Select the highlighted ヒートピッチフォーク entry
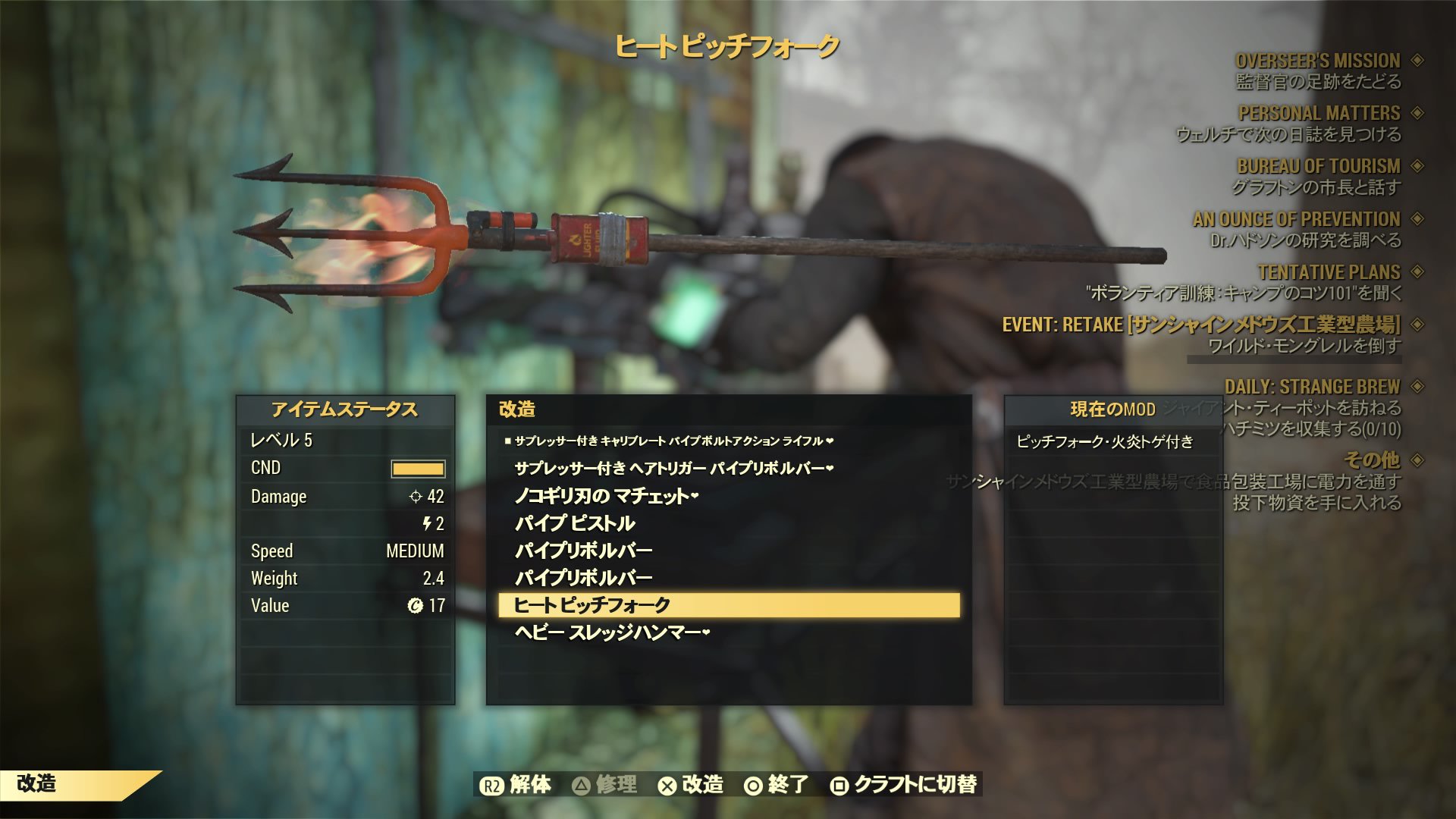 (x=732, y=604)
